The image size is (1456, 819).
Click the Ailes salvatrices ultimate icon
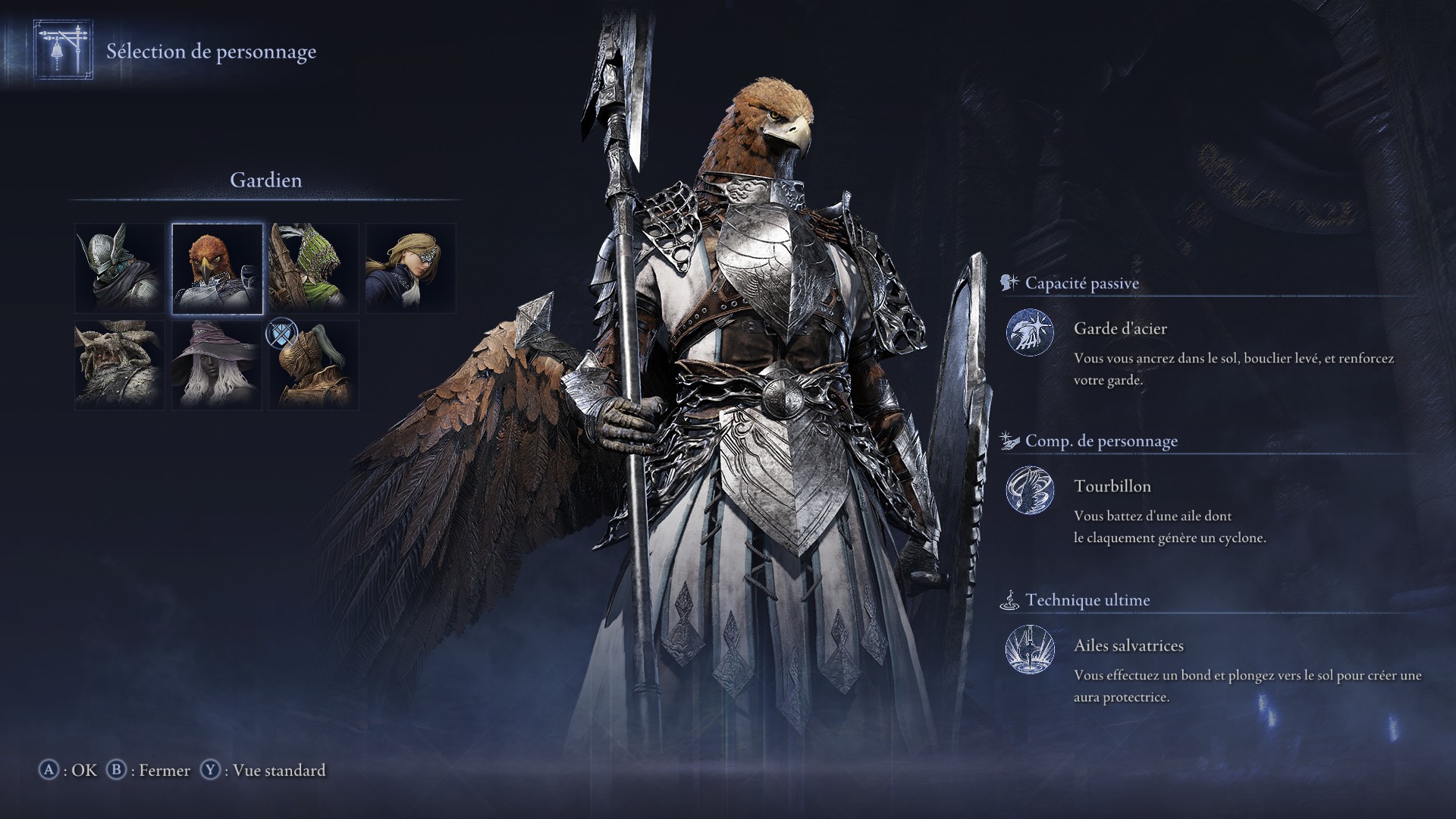coord(1031,650)
